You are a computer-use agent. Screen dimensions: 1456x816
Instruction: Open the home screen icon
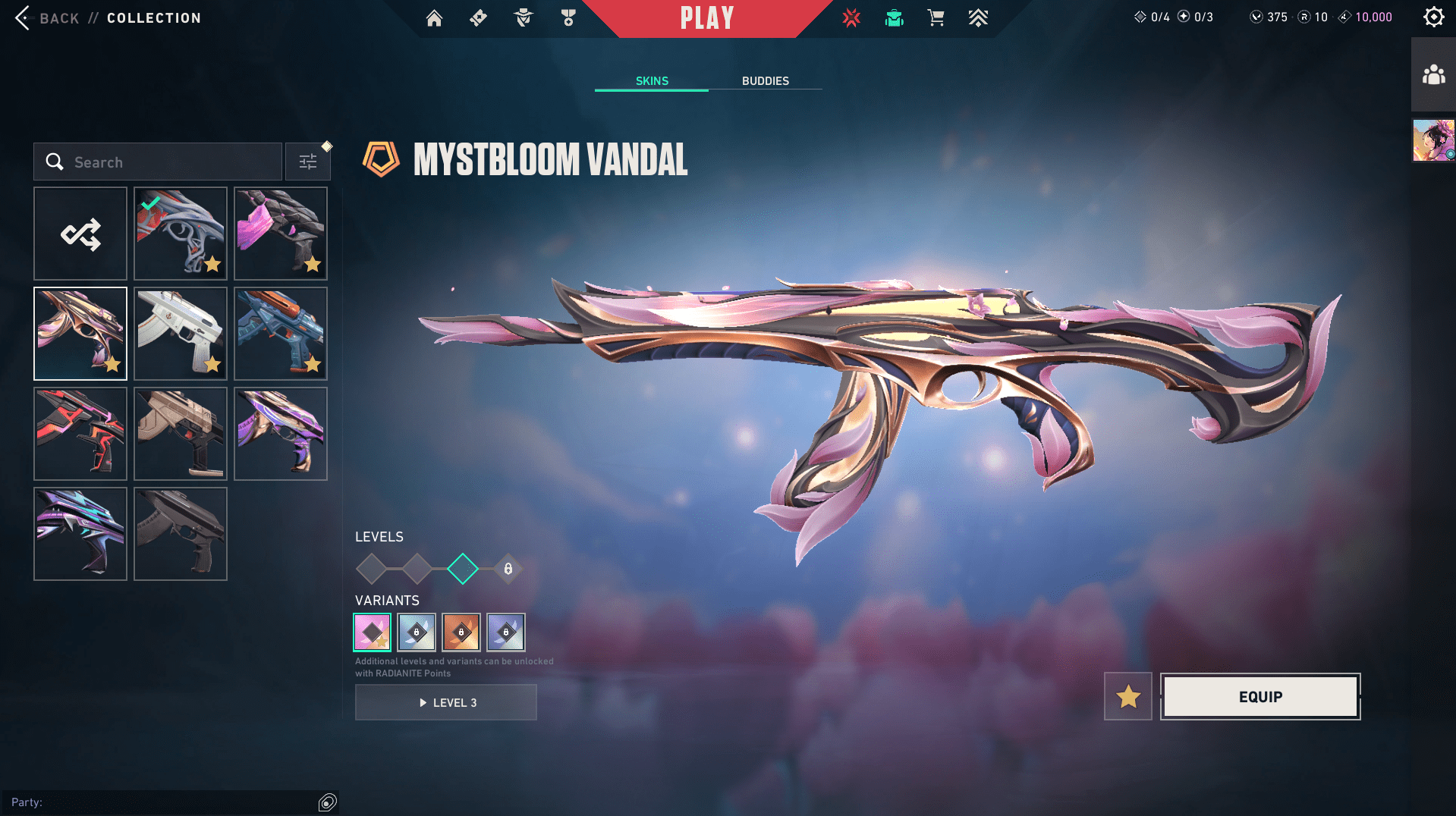click(434, 17)
